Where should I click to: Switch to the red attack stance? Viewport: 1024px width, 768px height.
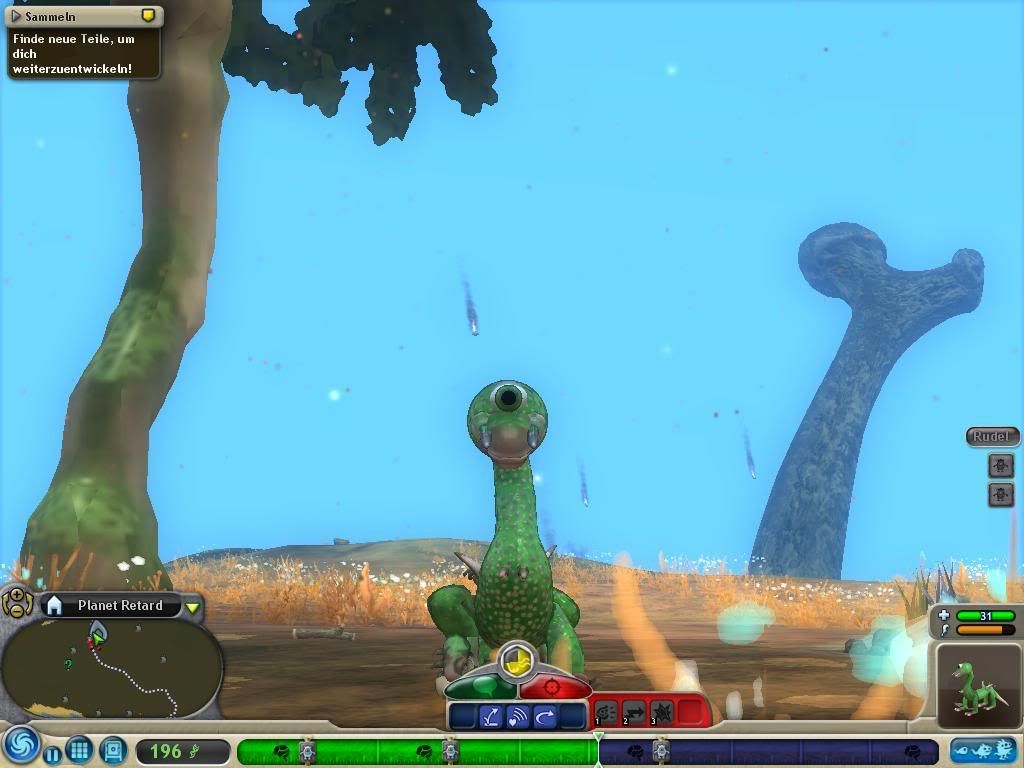[x=554, y=688]
